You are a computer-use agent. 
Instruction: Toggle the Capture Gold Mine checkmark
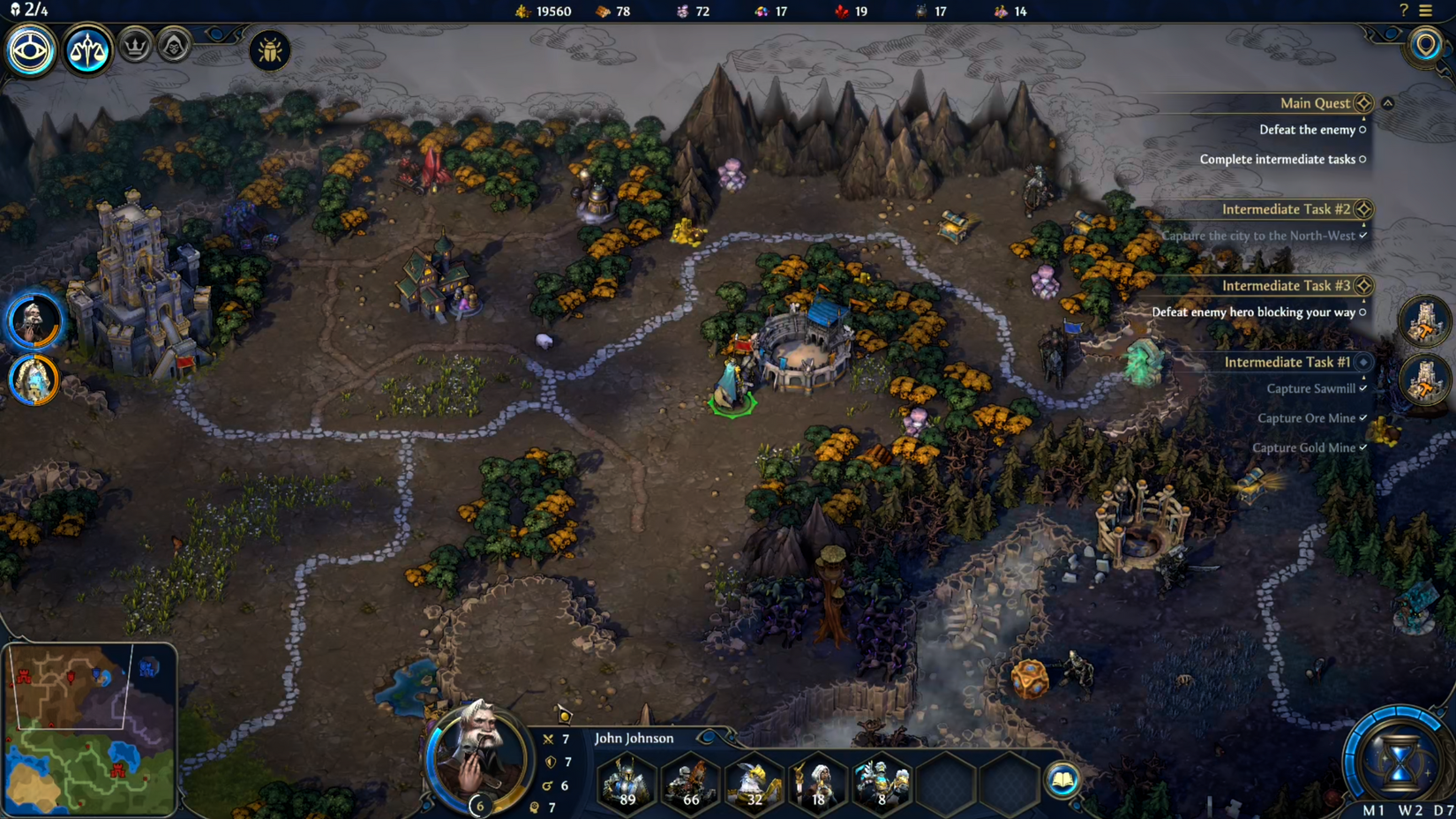(1364, 447)
